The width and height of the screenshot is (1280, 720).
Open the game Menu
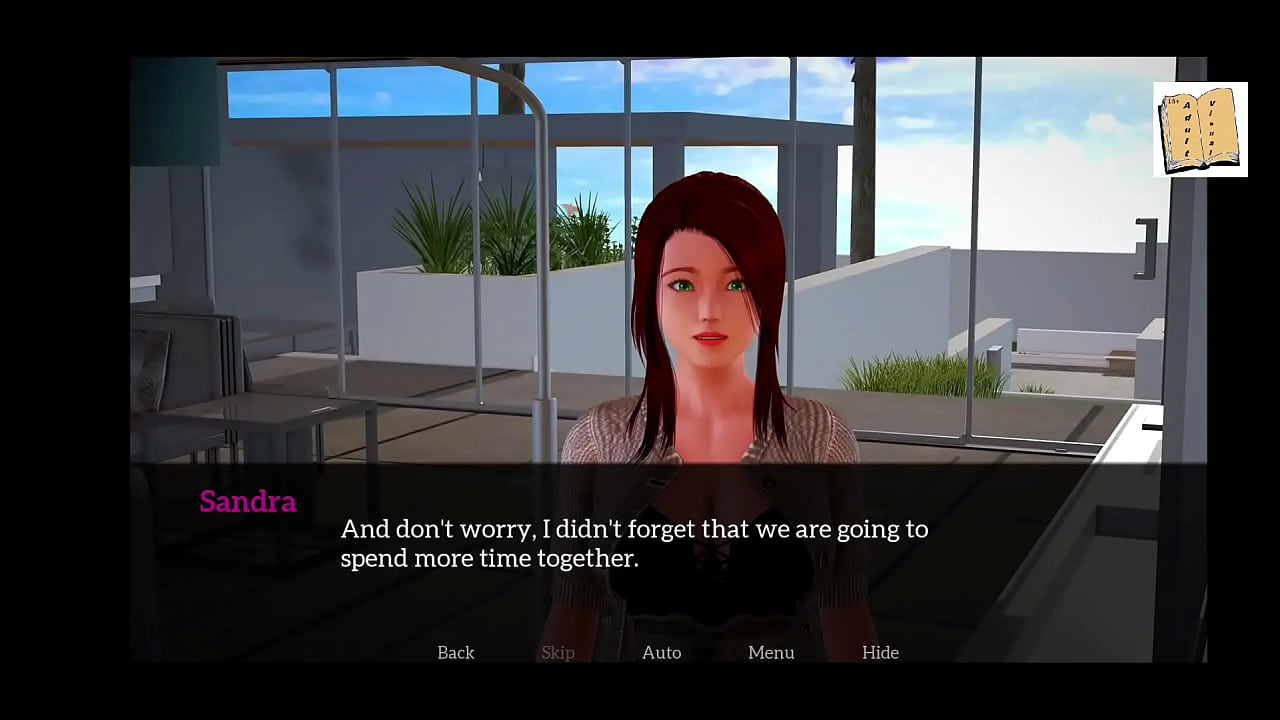pos(771,652)
